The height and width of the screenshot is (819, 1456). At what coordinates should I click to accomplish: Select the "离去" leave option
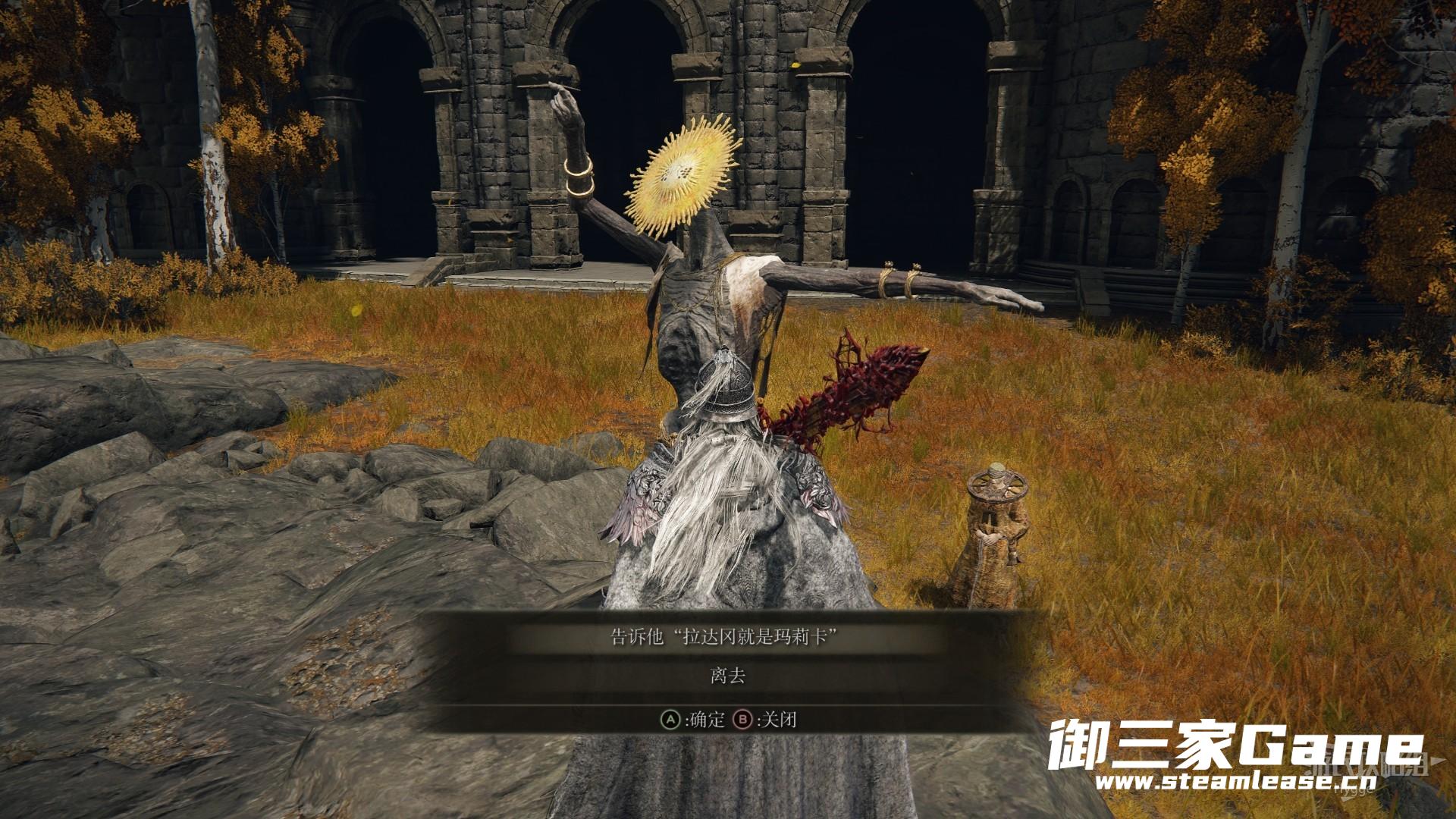728,676
